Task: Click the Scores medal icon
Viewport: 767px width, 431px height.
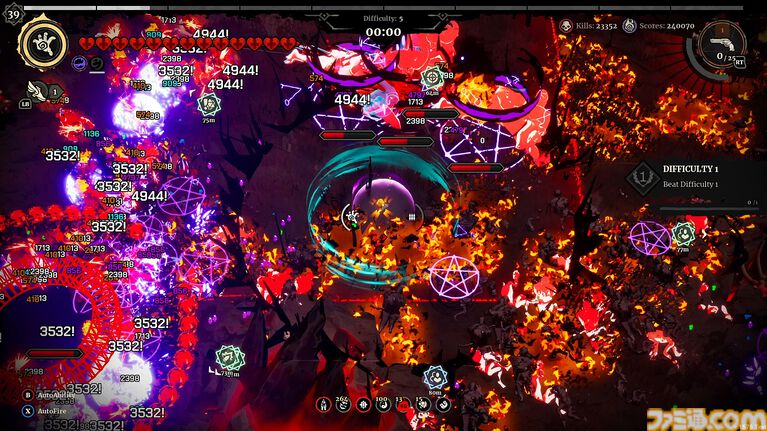Action: point(629,25)
